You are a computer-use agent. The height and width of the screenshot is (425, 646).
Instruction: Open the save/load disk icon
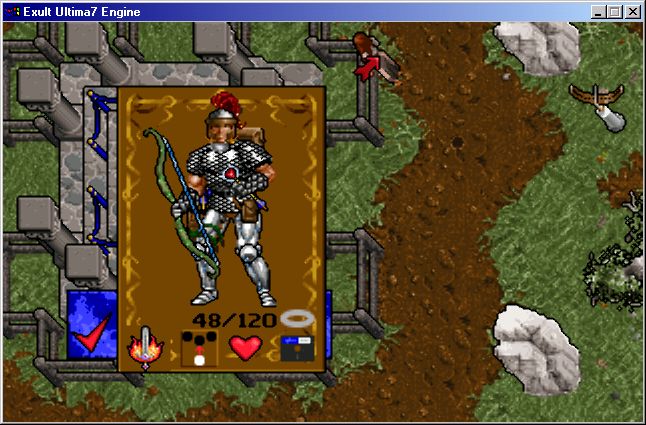point(296,348)
